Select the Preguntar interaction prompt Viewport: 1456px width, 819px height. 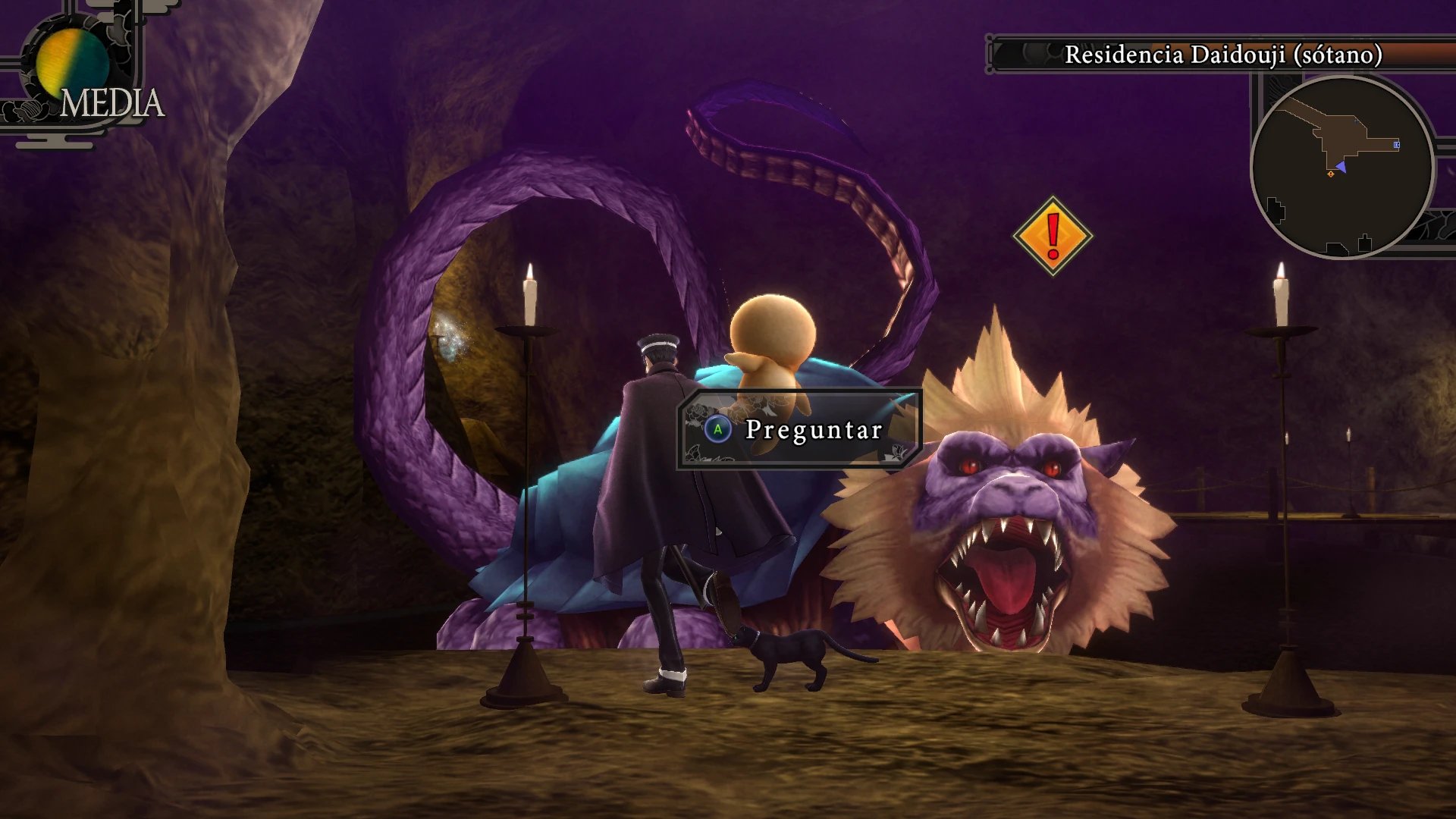[x=799, y=429]
